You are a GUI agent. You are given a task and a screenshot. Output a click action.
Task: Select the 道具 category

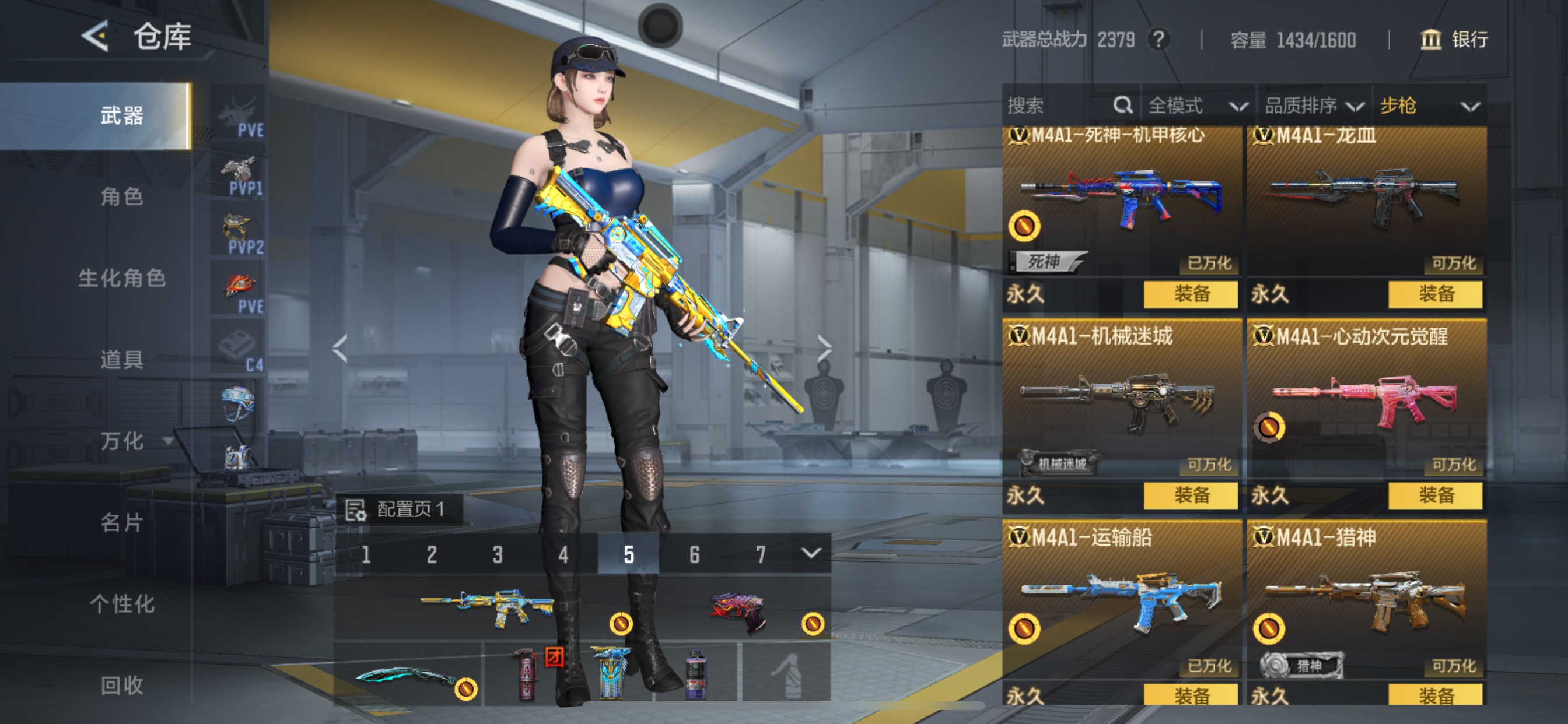[122, 360]
